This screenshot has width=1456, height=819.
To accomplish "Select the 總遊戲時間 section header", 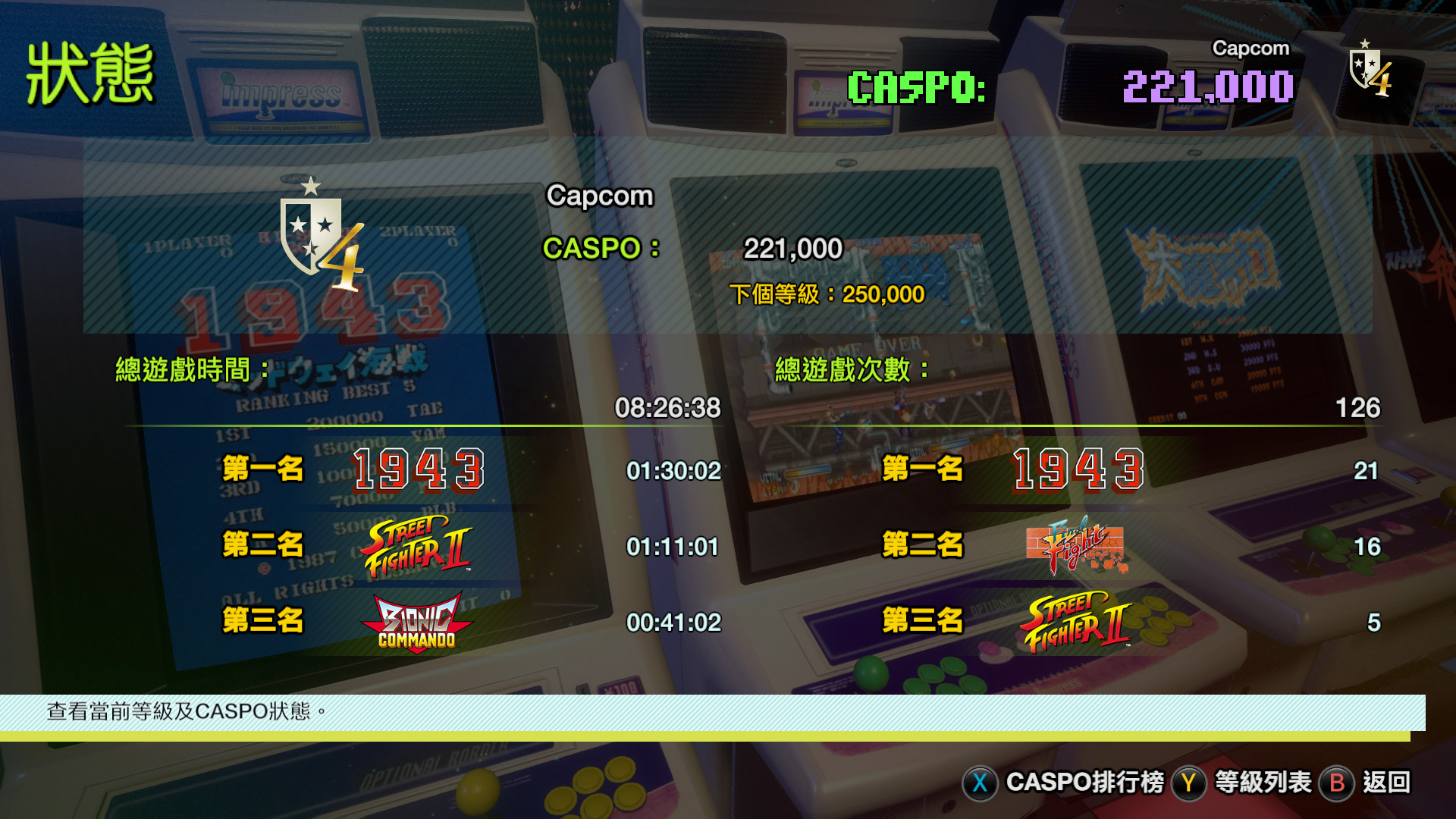I will 193,366.
